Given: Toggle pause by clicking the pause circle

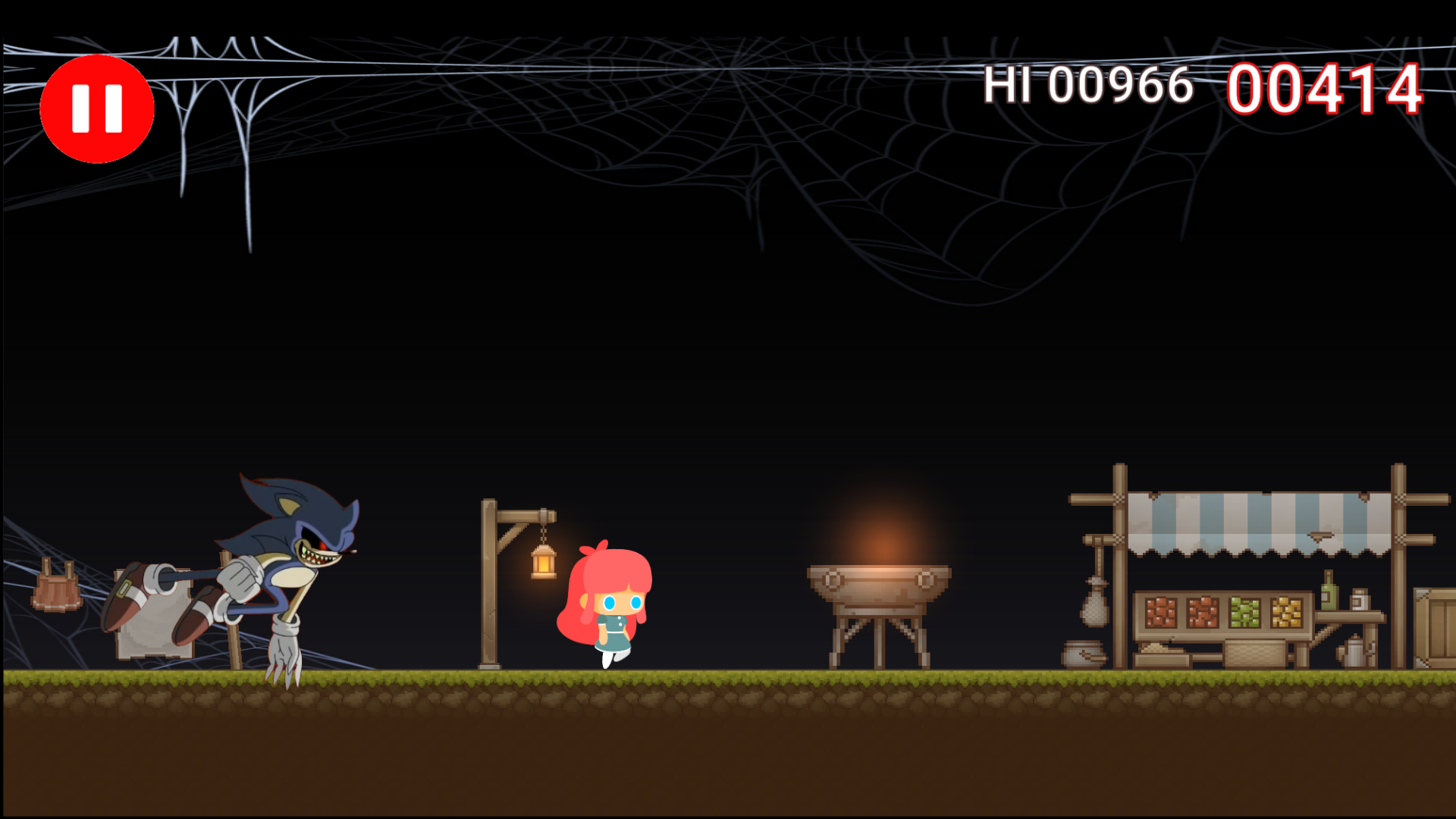Looking at the screenshot, I should tap(97, 108).
